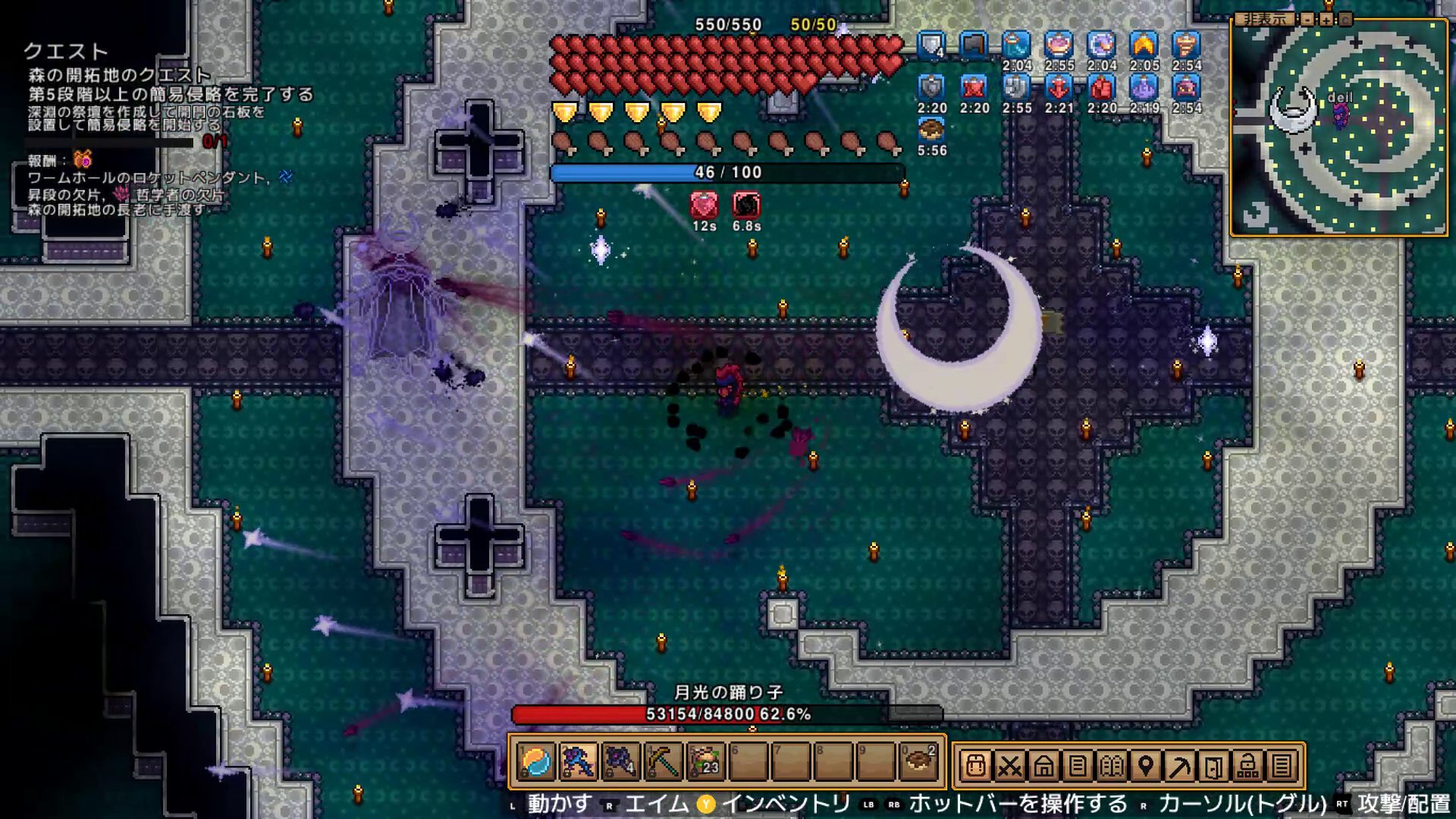The height and width of the screenshot is (819, 1456).
Task: Click the house icon button
Action: pyautogui.click(x=1043, y=766)
